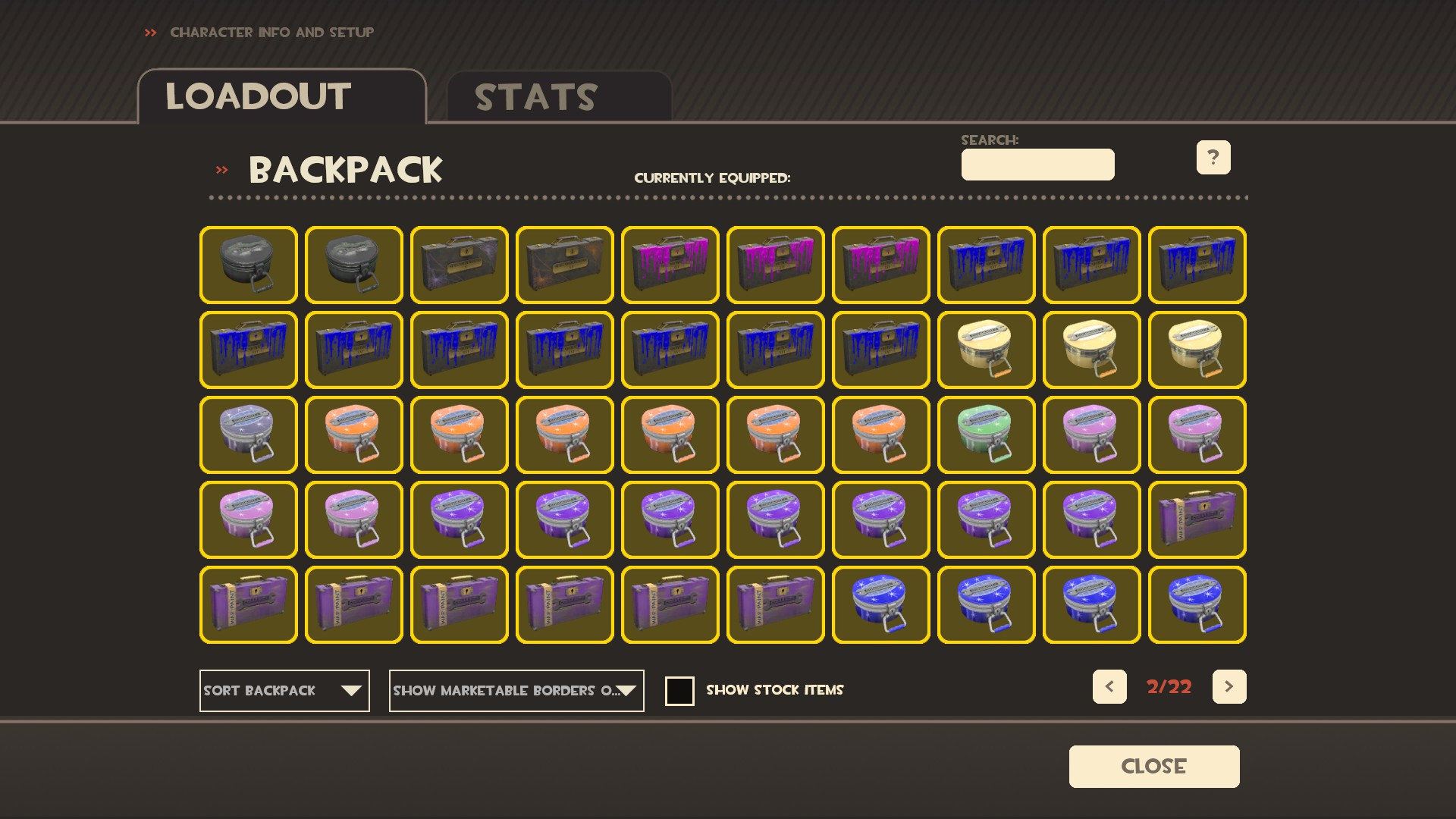Enable the Show Stock Items checkbox
1456x819 pixels.
(x=679, y=691)
